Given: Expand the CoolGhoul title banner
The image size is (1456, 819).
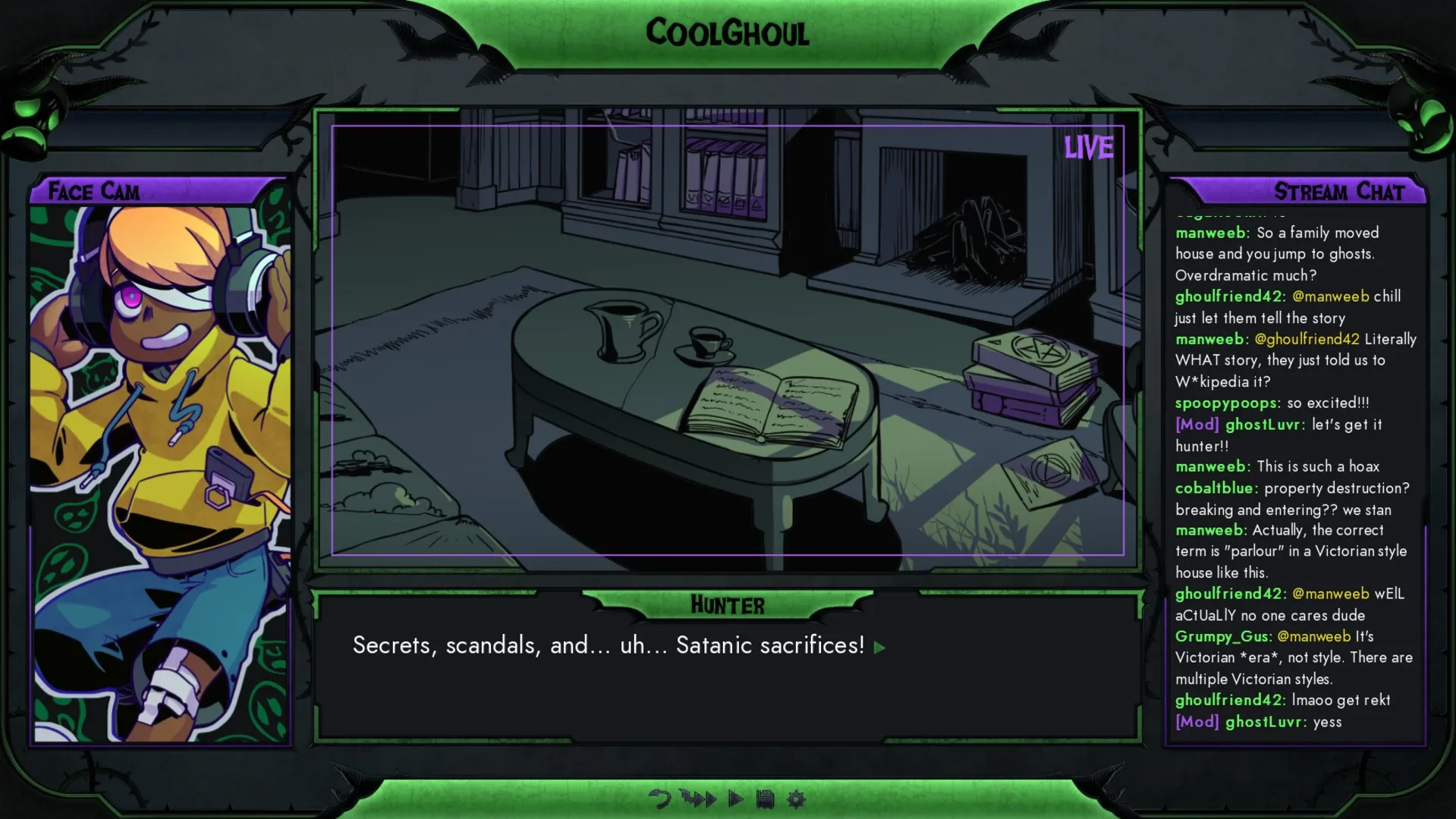Looking at the screenshot, I should tap(728, 33).
